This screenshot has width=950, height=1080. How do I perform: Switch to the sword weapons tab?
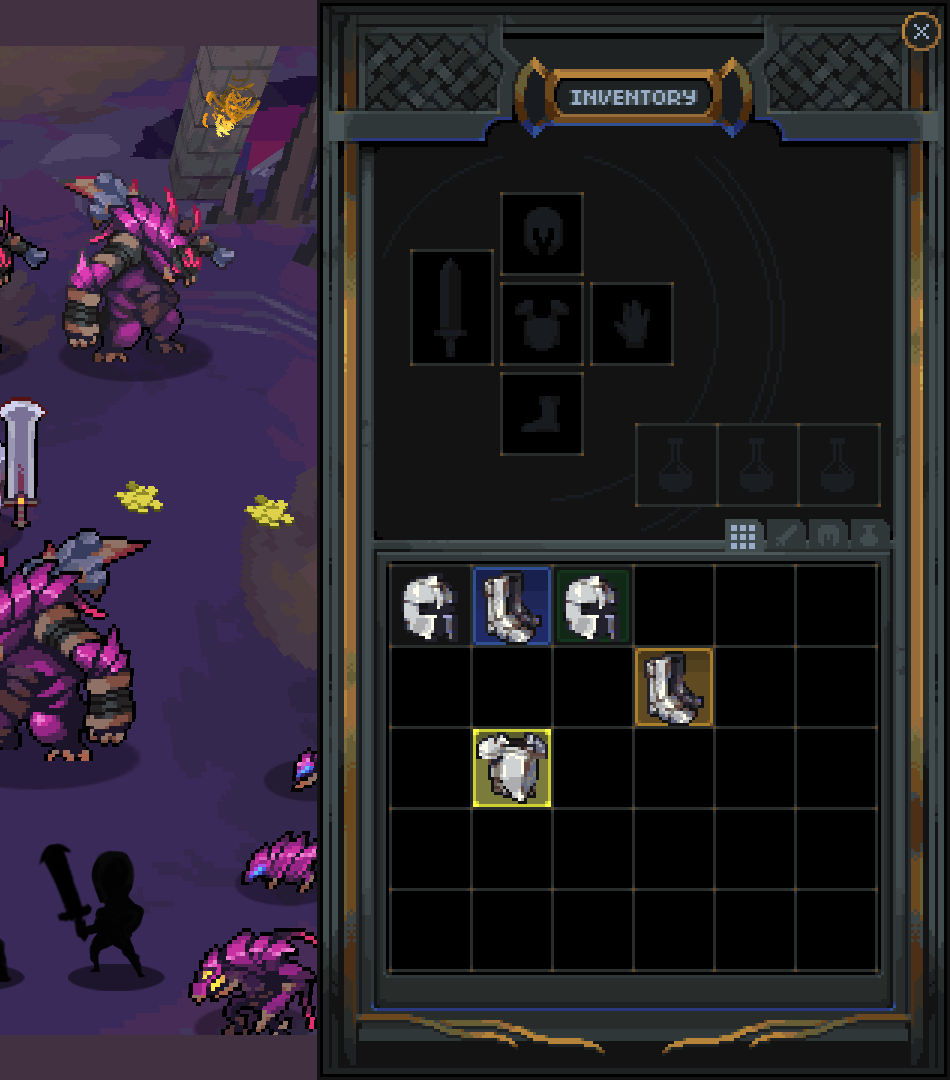coord(786,536)
